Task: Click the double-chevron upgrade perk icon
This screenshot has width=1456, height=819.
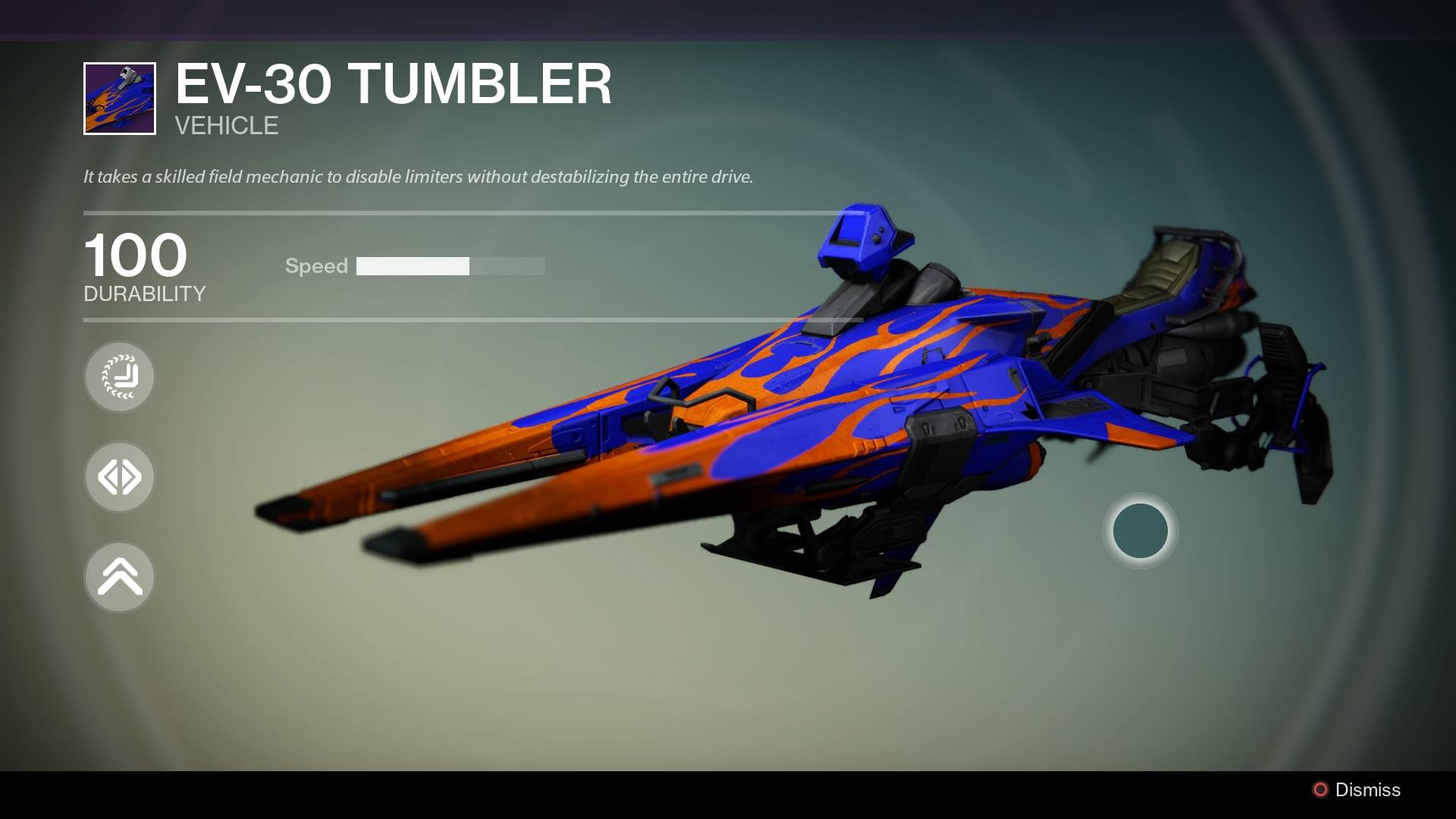Action: click(119, 577)
